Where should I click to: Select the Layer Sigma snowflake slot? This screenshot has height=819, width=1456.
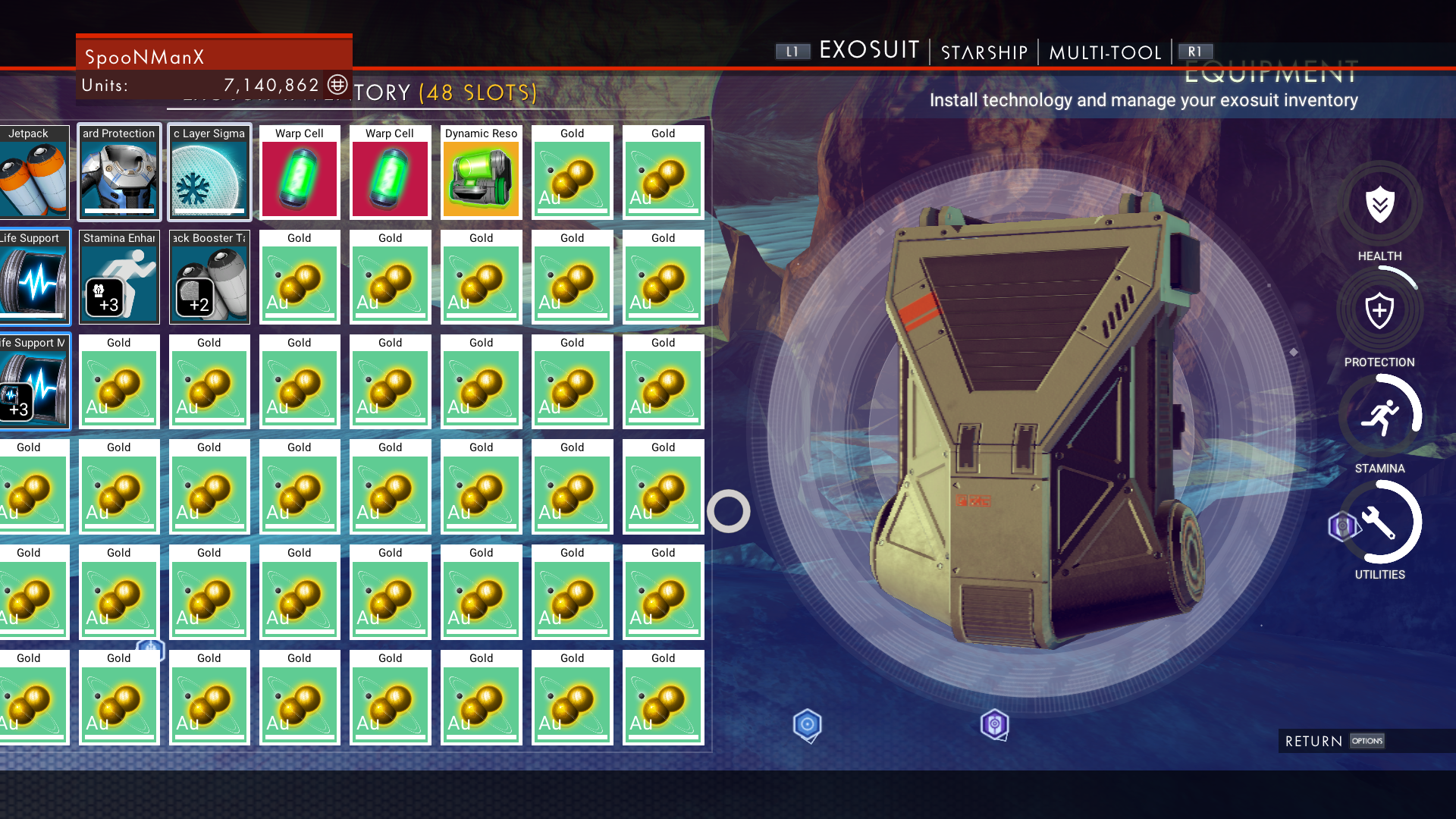pos(209,173)
